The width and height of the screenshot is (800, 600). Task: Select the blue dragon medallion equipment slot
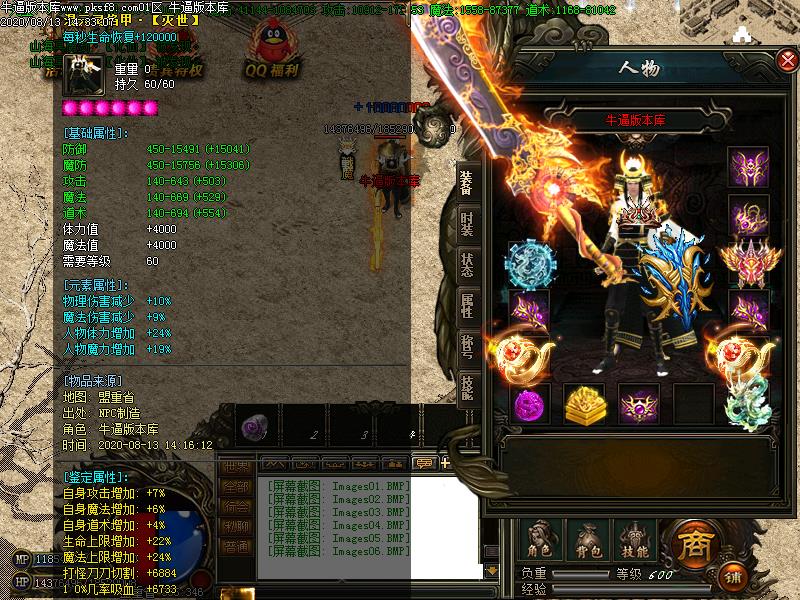[x=529, y=264]
